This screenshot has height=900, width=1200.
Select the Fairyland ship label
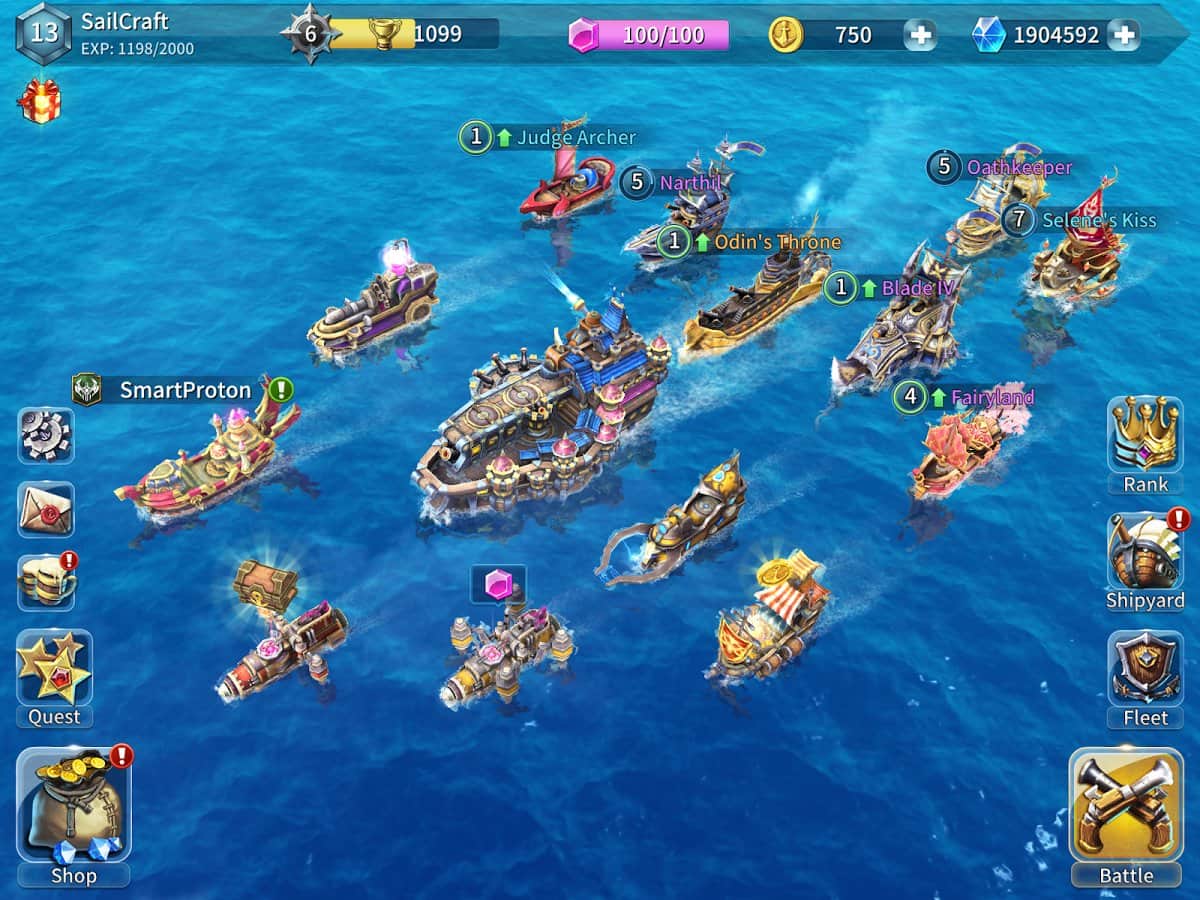991,397
